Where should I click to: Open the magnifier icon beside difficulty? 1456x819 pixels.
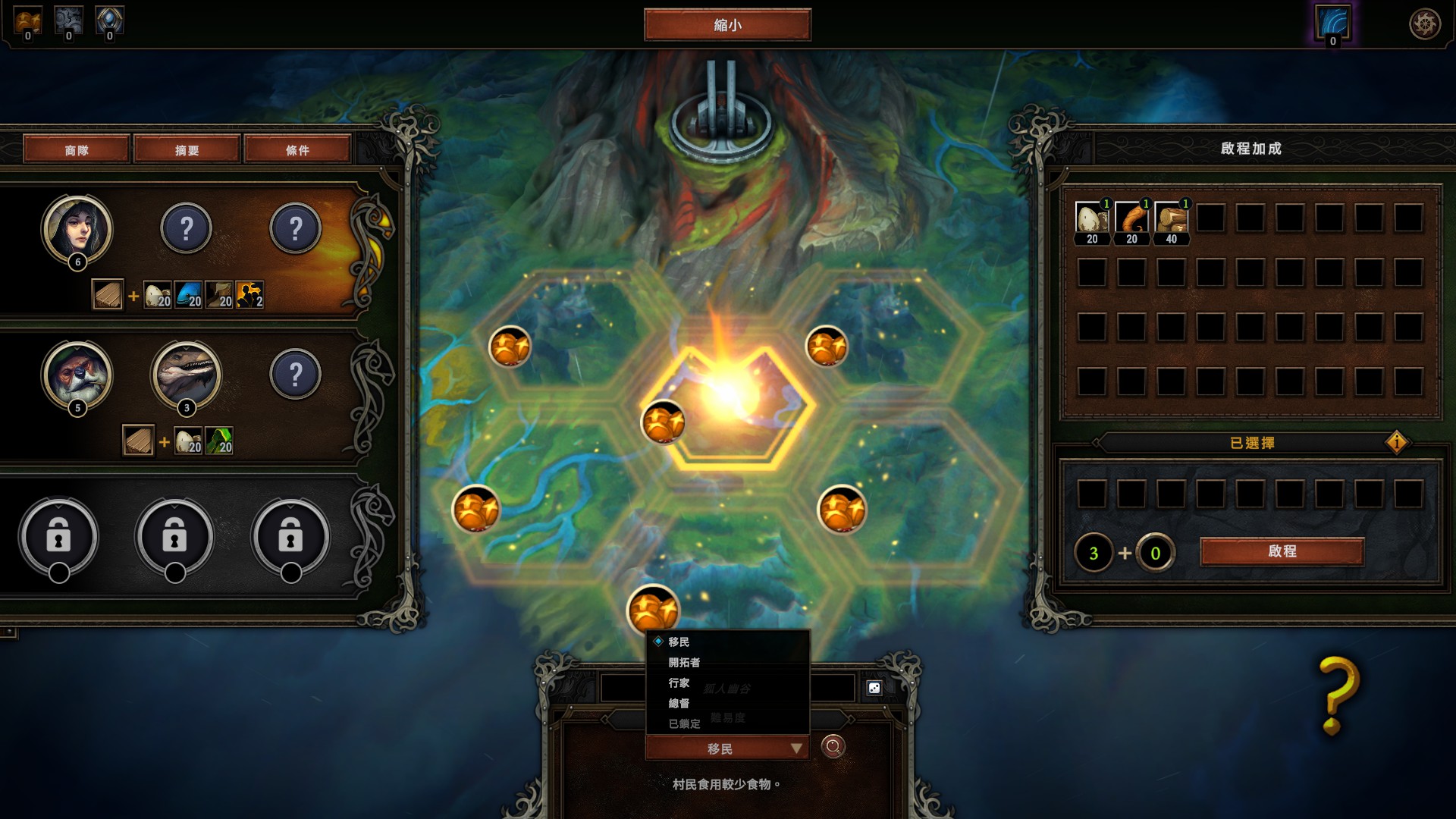833,747
